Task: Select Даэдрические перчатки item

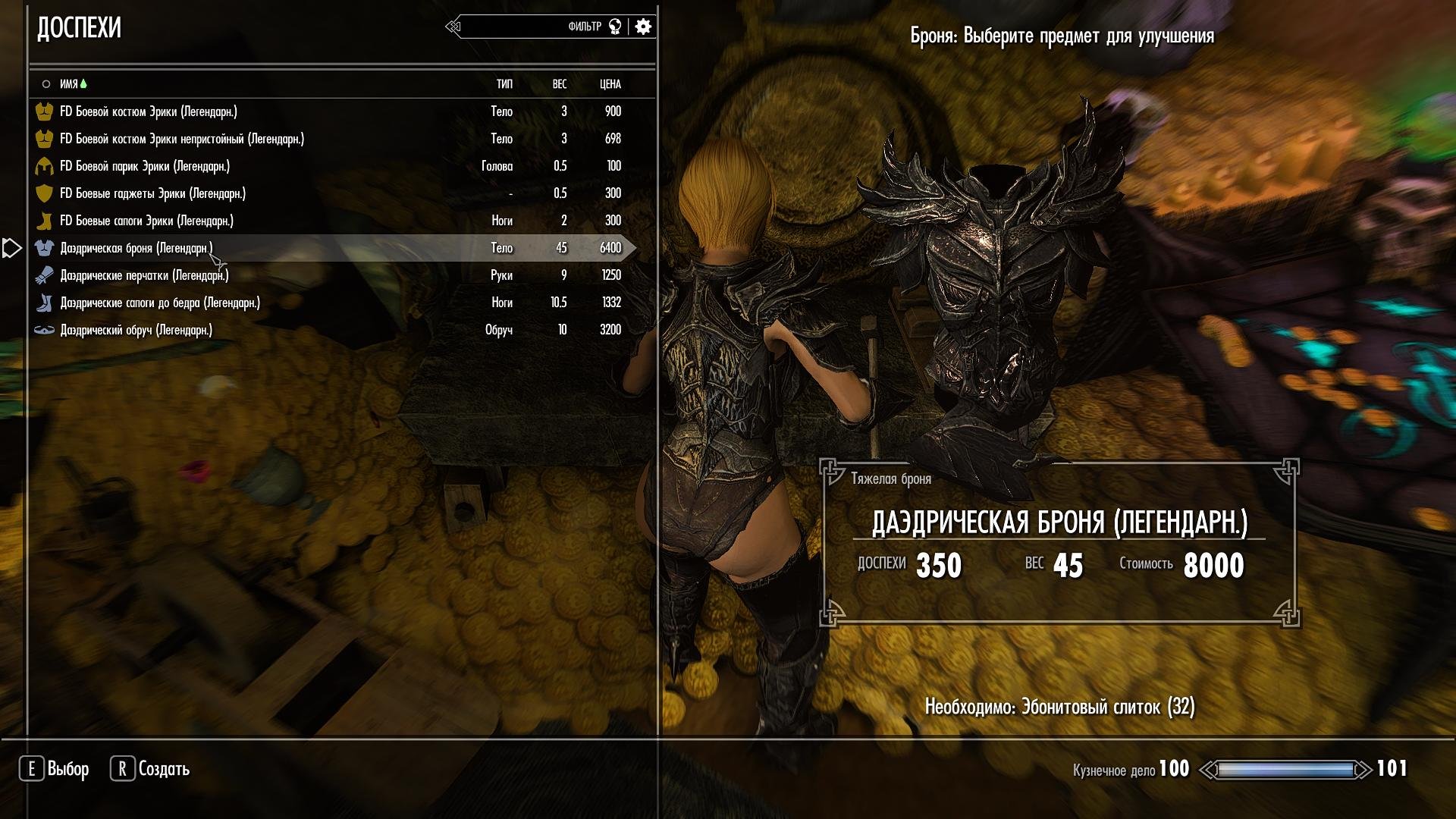Action: [144, 275]
